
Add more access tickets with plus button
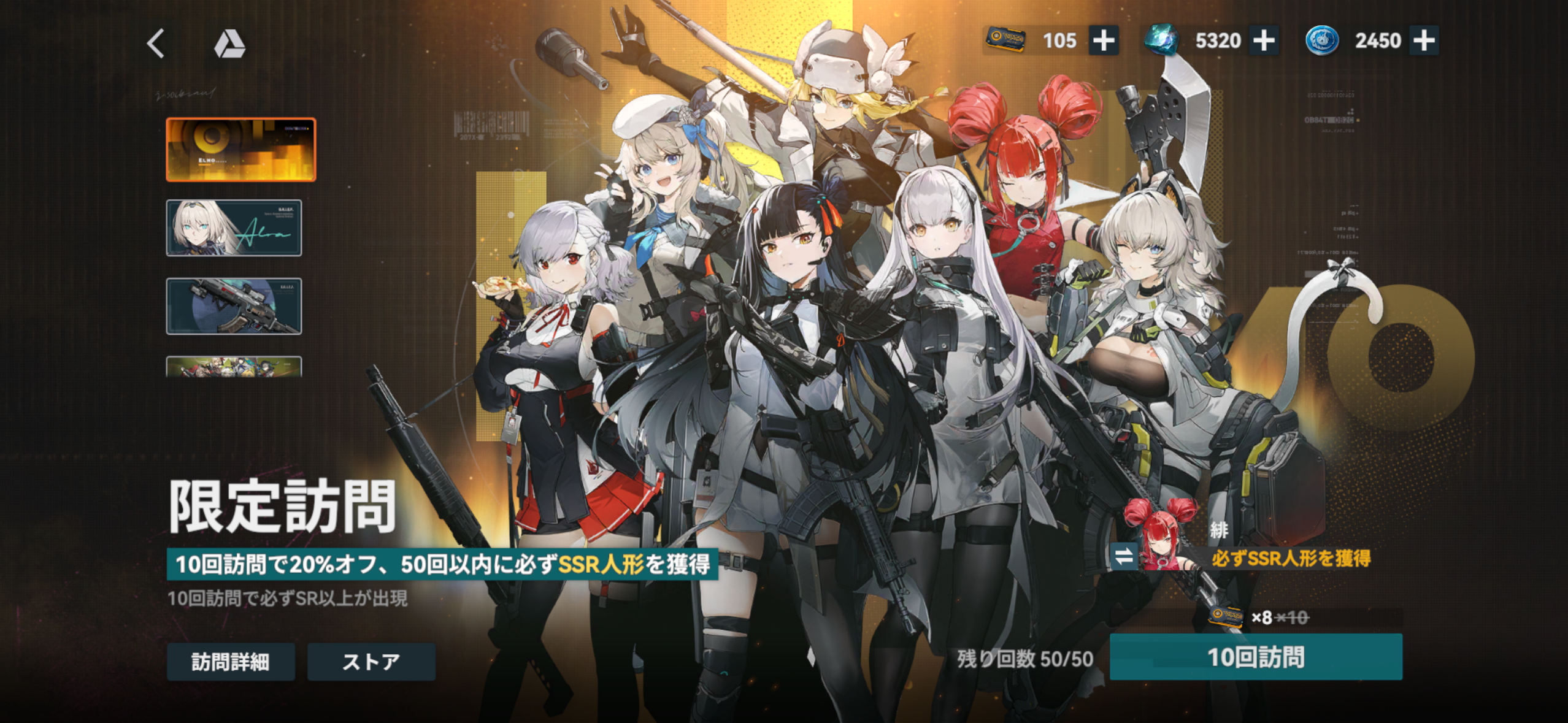pos(1103,41)
